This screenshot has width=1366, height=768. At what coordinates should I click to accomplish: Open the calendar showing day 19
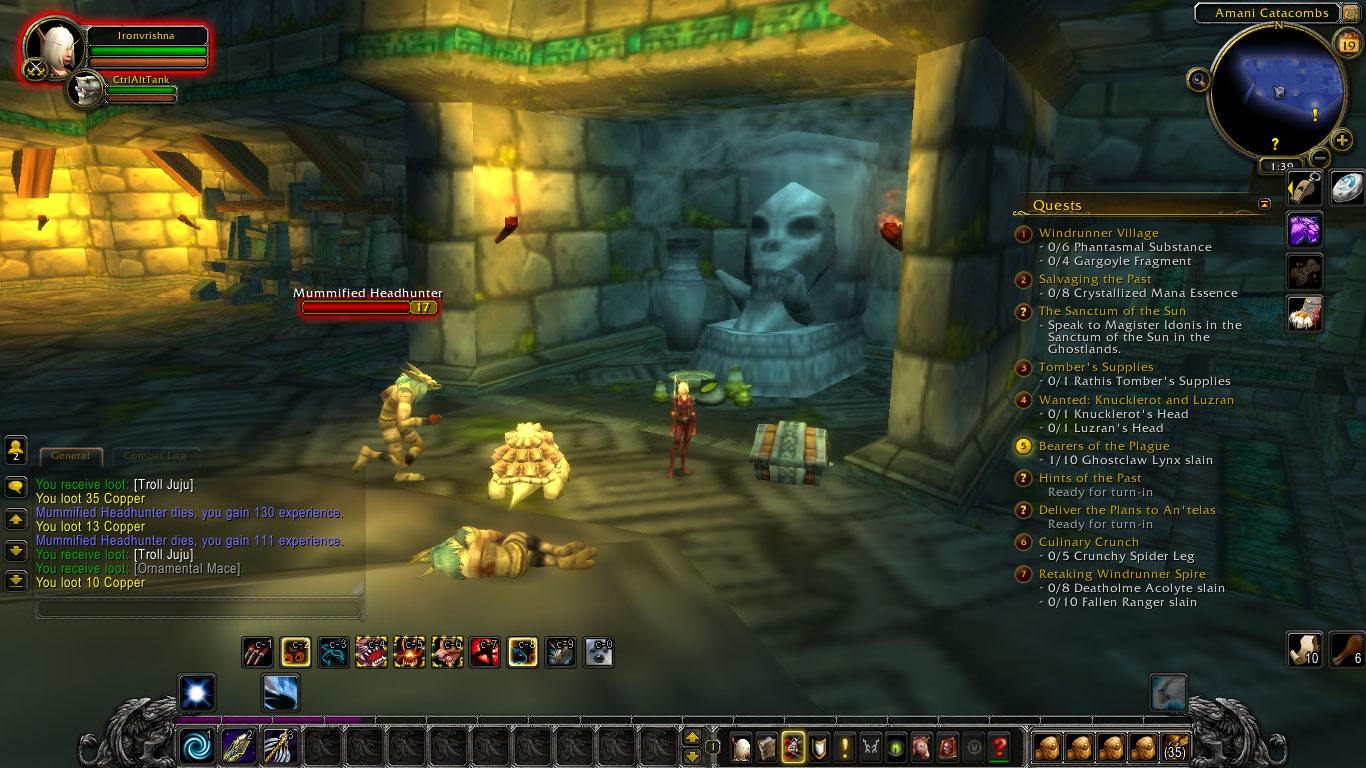[1346, 41]
